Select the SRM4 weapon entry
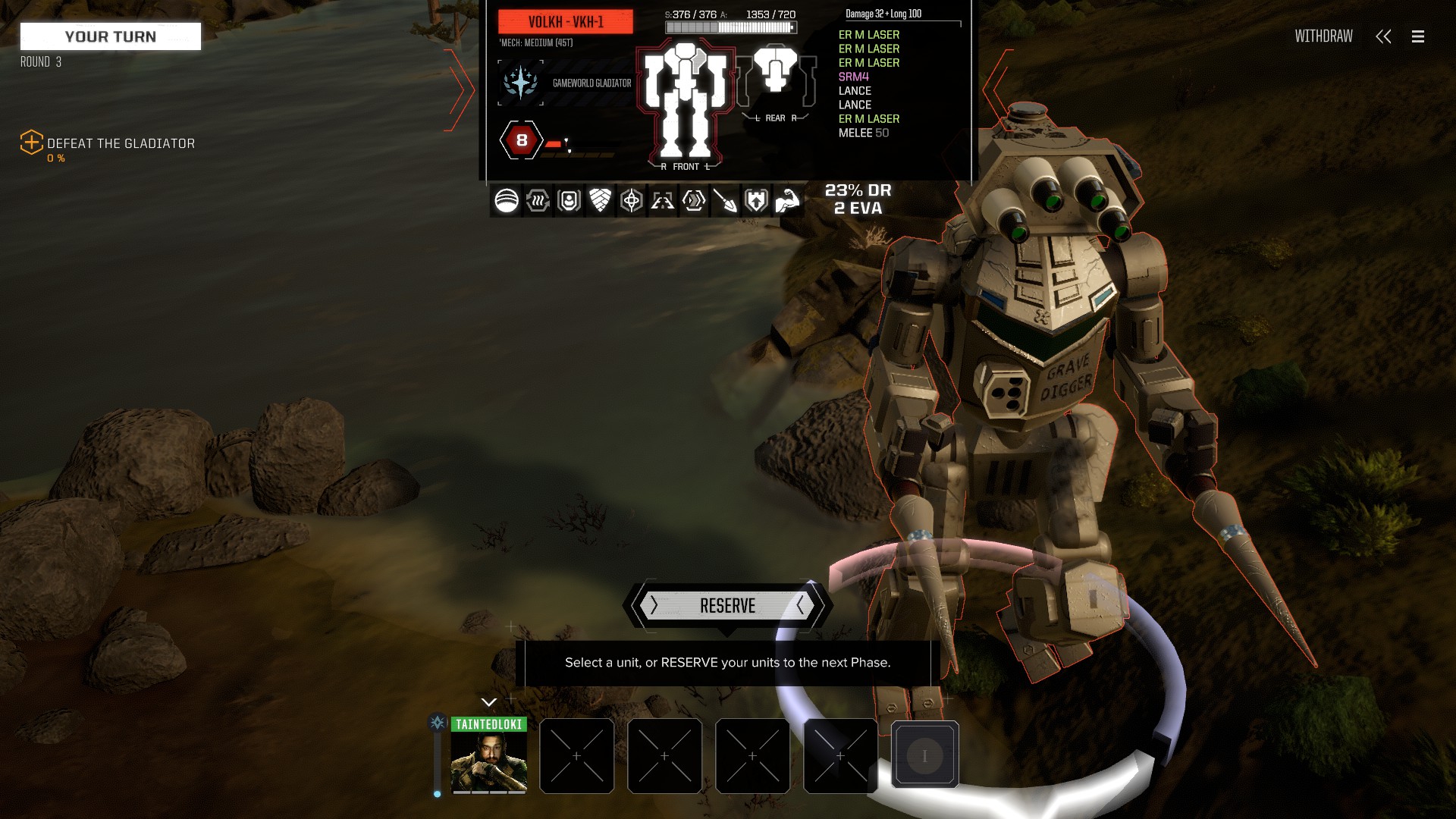 [x=853, y=77]
